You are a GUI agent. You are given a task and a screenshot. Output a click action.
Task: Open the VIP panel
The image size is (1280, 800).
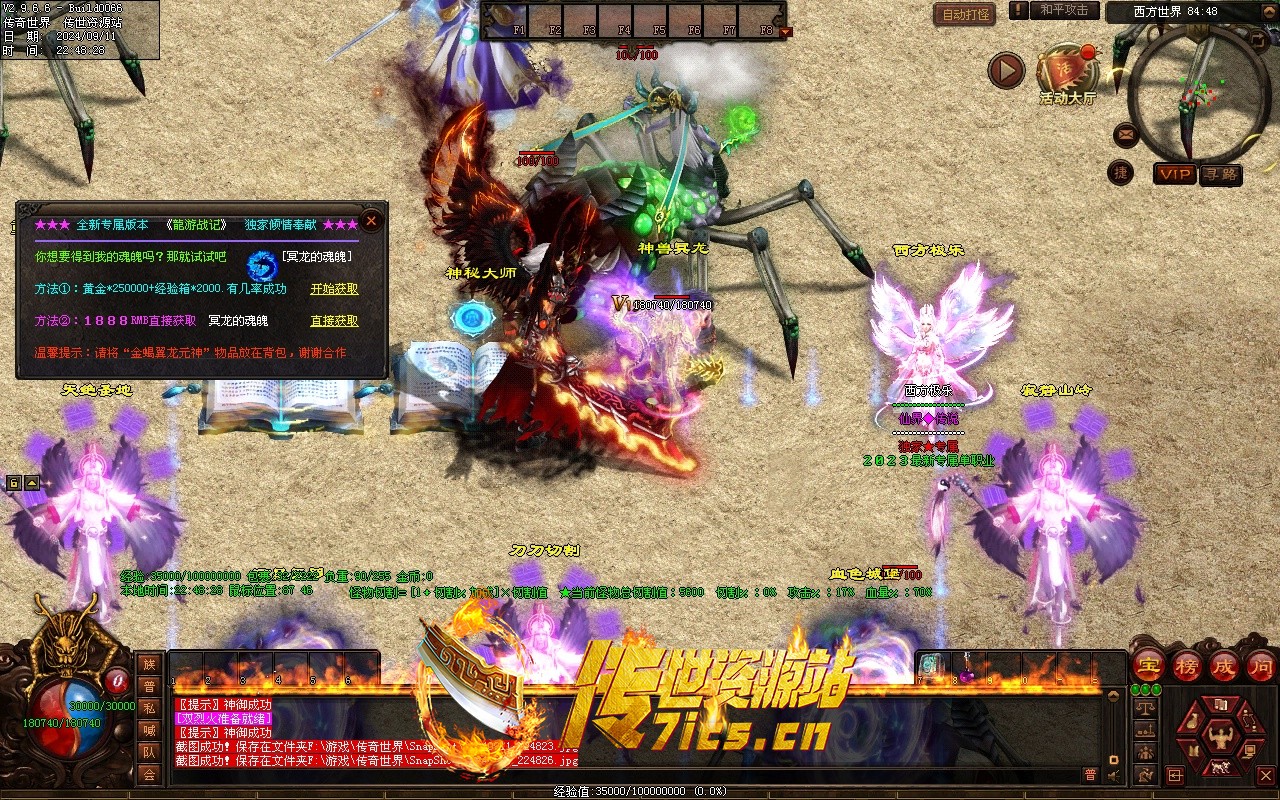pos(1175,174)
